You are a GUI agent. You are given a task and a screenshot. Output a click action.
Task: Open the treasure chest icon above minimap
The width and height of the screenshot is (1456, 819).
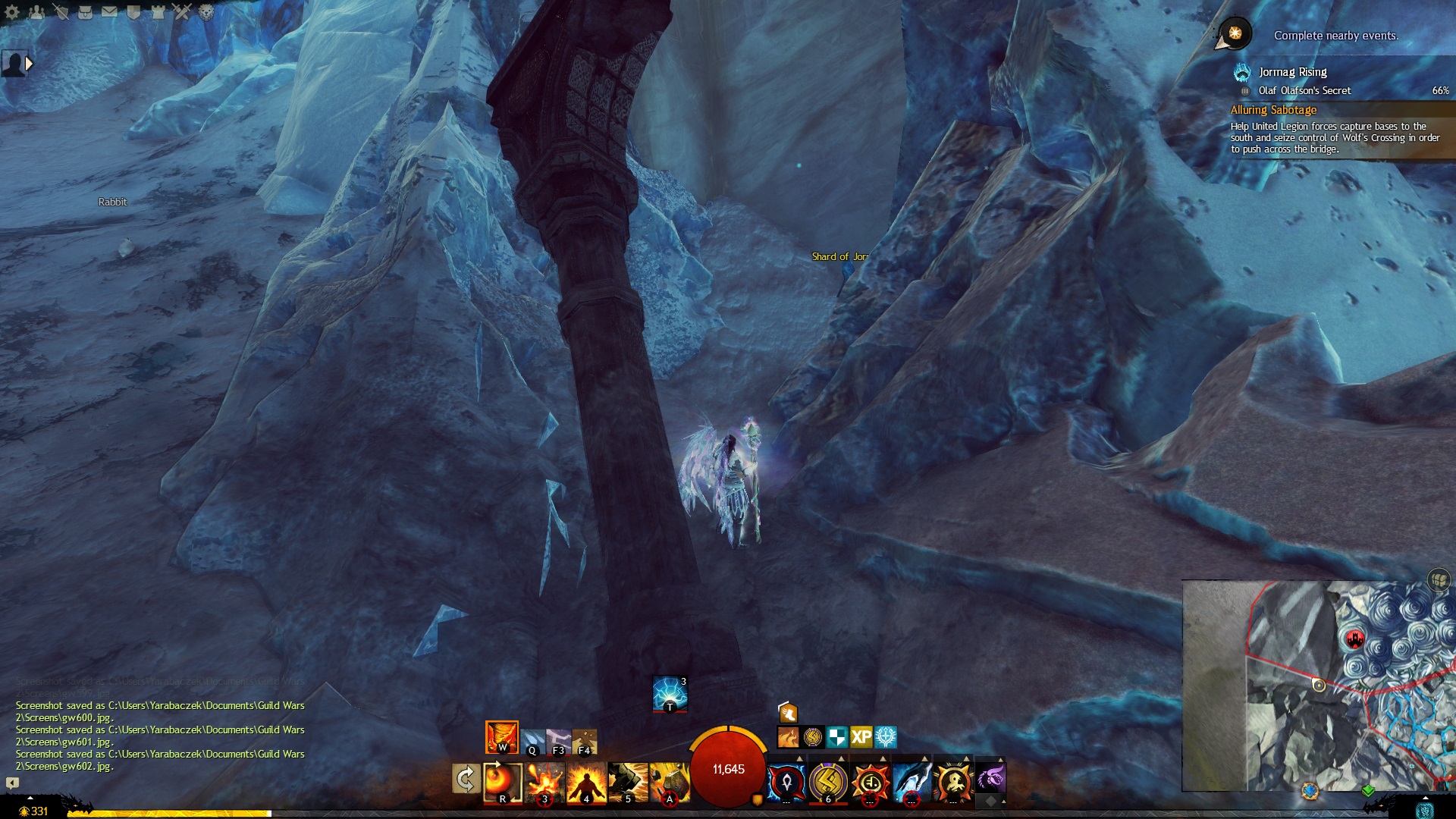coord(1439,581)
